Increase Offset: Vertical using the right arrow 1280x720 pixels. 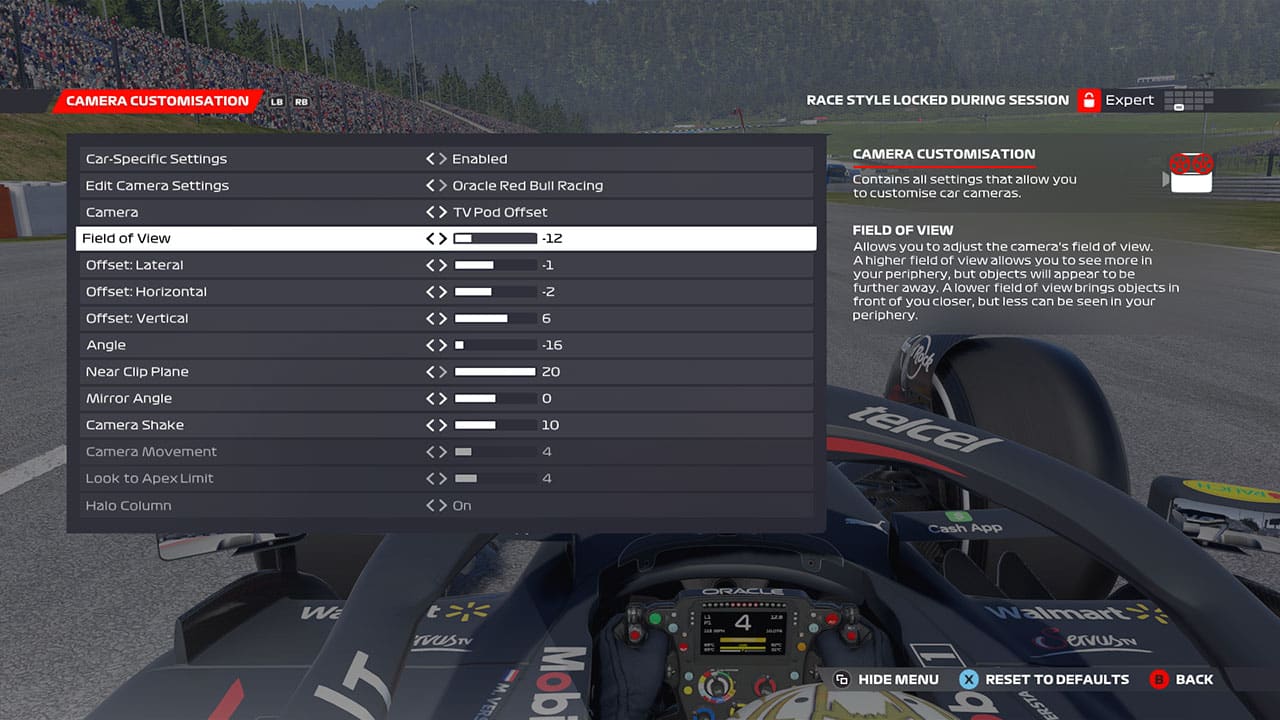pos(443,318)
